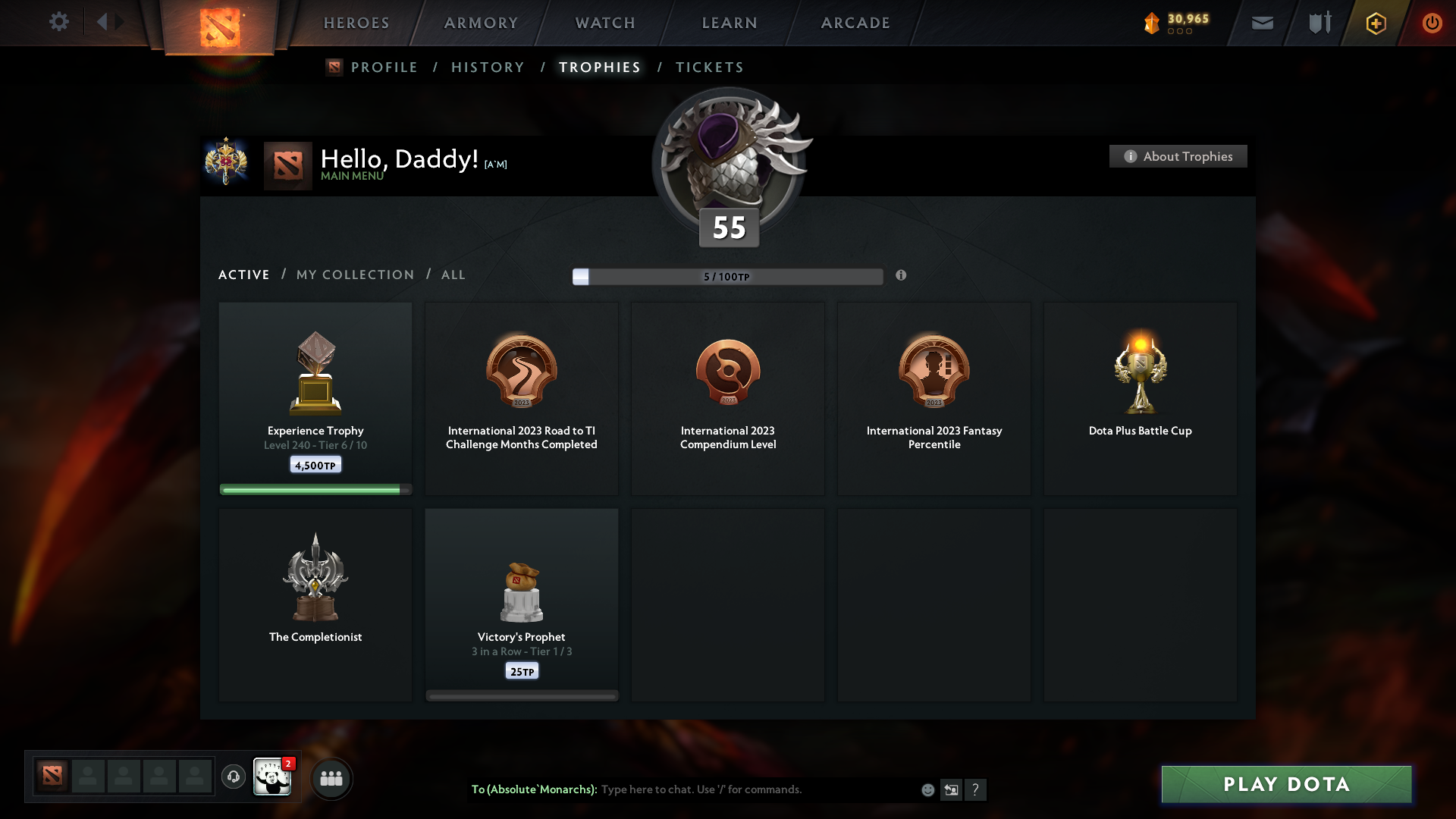Click the 5/100TP trophy progress bar
The width and height of the screenshot is (1456, 819).
coord(728,276)
